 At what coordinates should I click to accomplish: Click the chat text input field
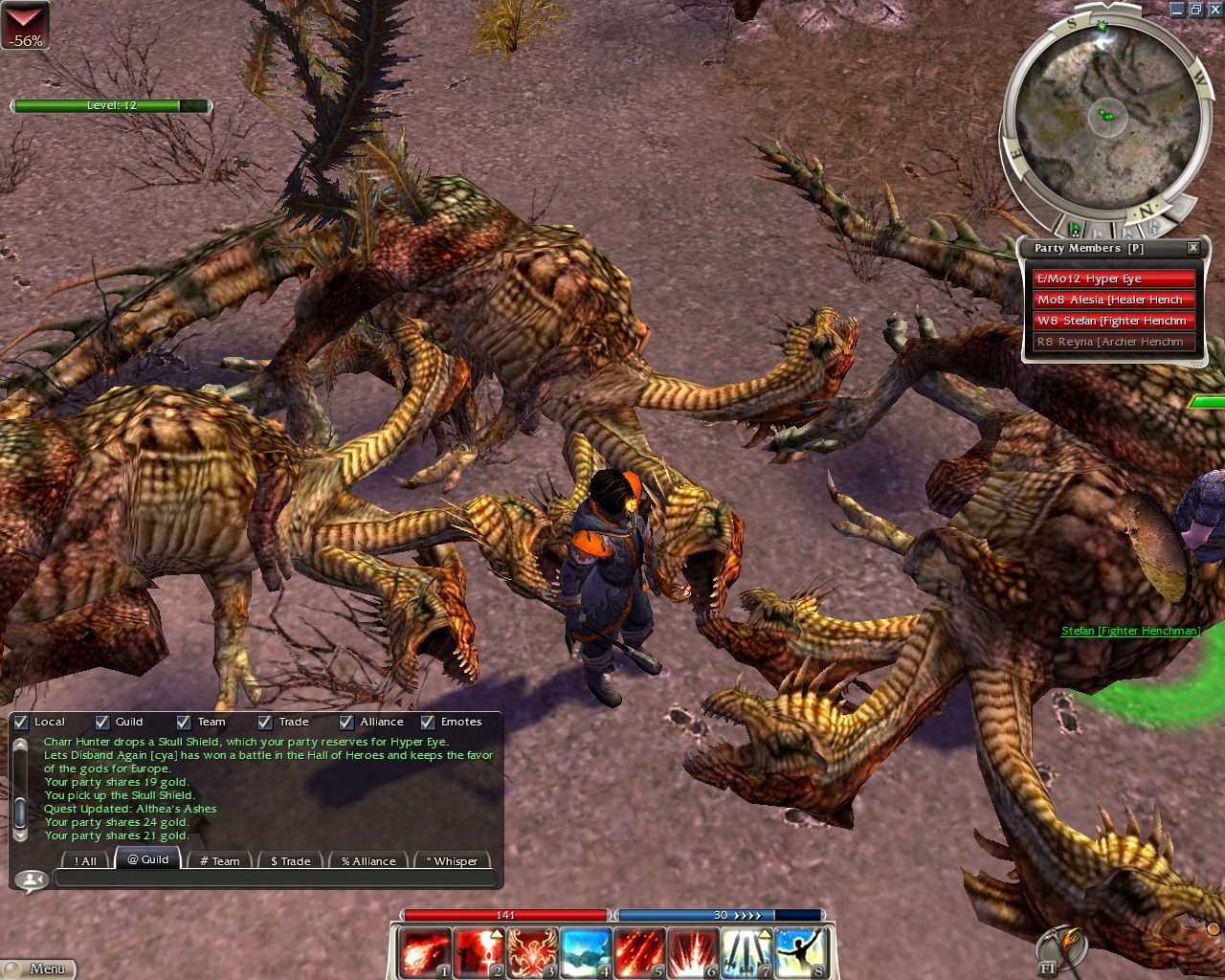pyautogui.click(x=273, y=879)
